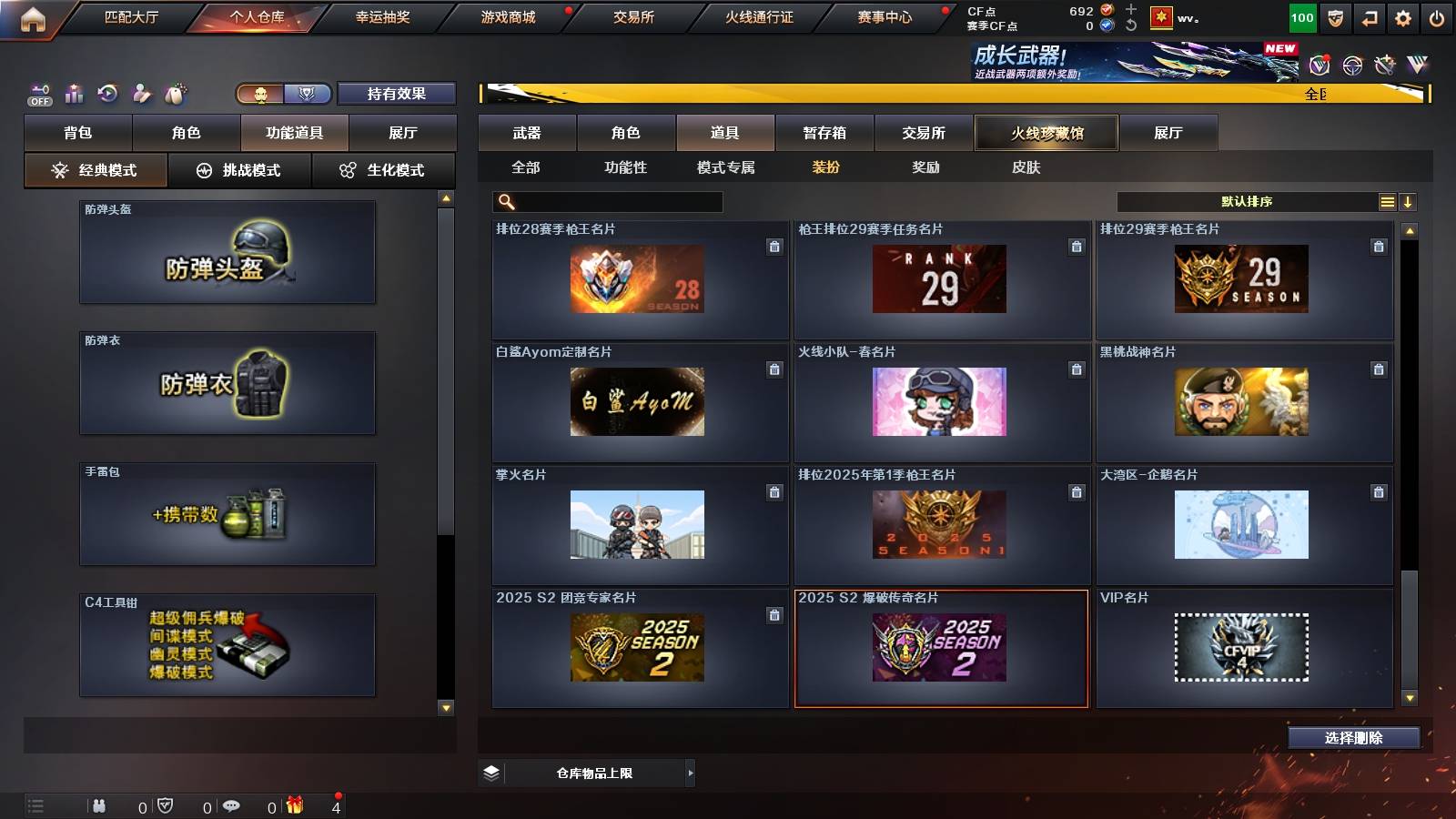Expand 仓库物品上限 with its right arrow
Viewport: 1456px width, 819px height.
[x=688, y=772]
